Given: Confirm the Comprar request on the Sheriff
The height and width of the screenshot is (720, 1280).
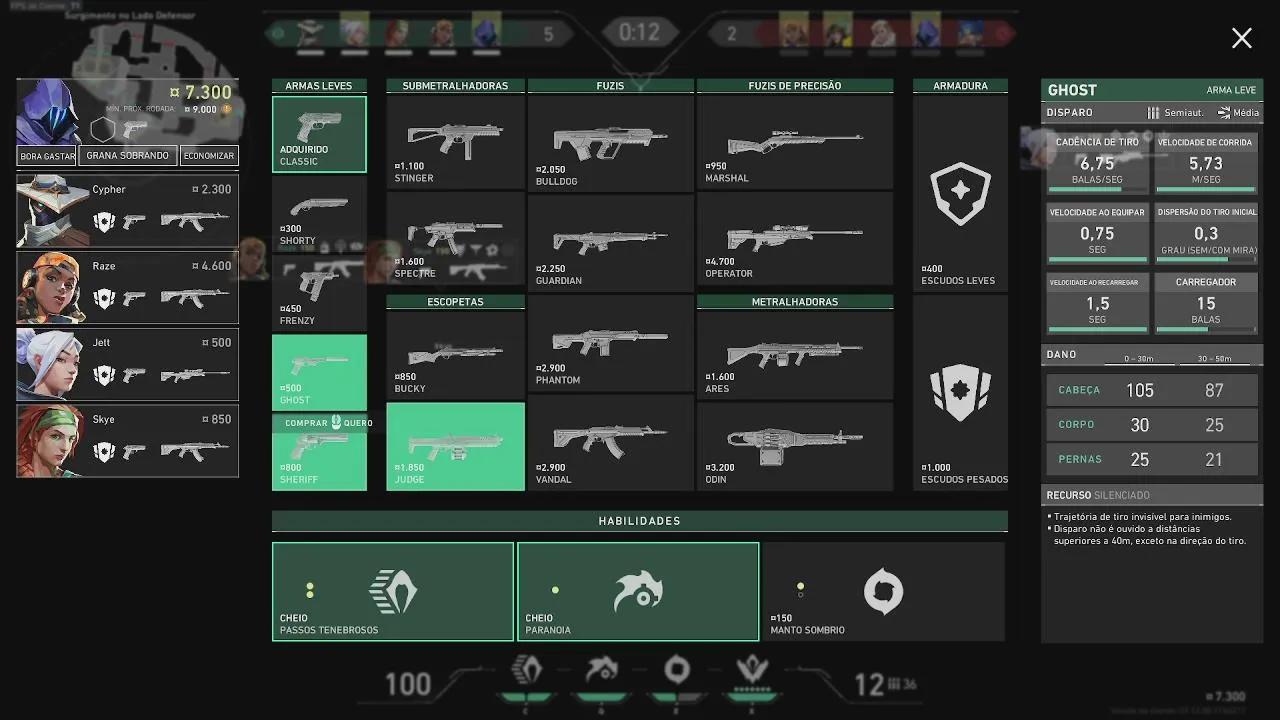Looking at the screenshot, I should [319, 423].
